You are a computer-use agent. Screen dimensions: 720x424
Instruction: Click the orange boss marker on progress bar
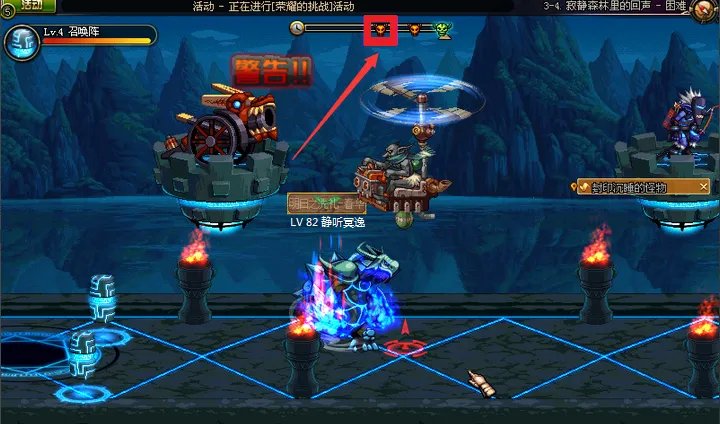(x=414, y=30)
